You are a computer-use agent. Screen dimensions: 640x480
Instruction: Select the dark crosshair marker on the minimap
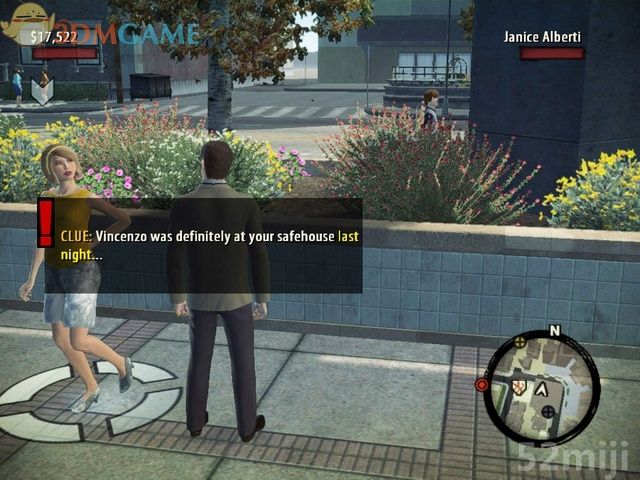(548, 410)
